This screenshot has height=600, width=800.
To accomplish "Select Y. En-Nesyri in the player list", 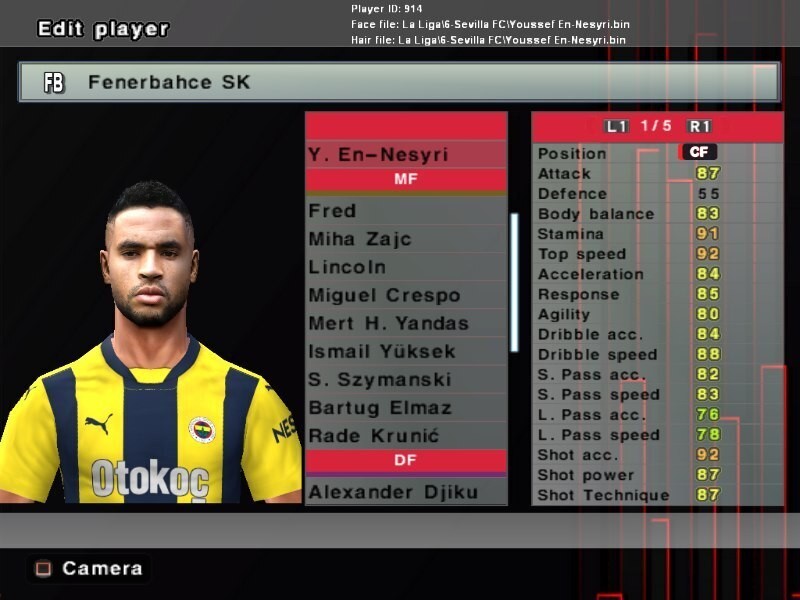I will (x=405, y=154).
